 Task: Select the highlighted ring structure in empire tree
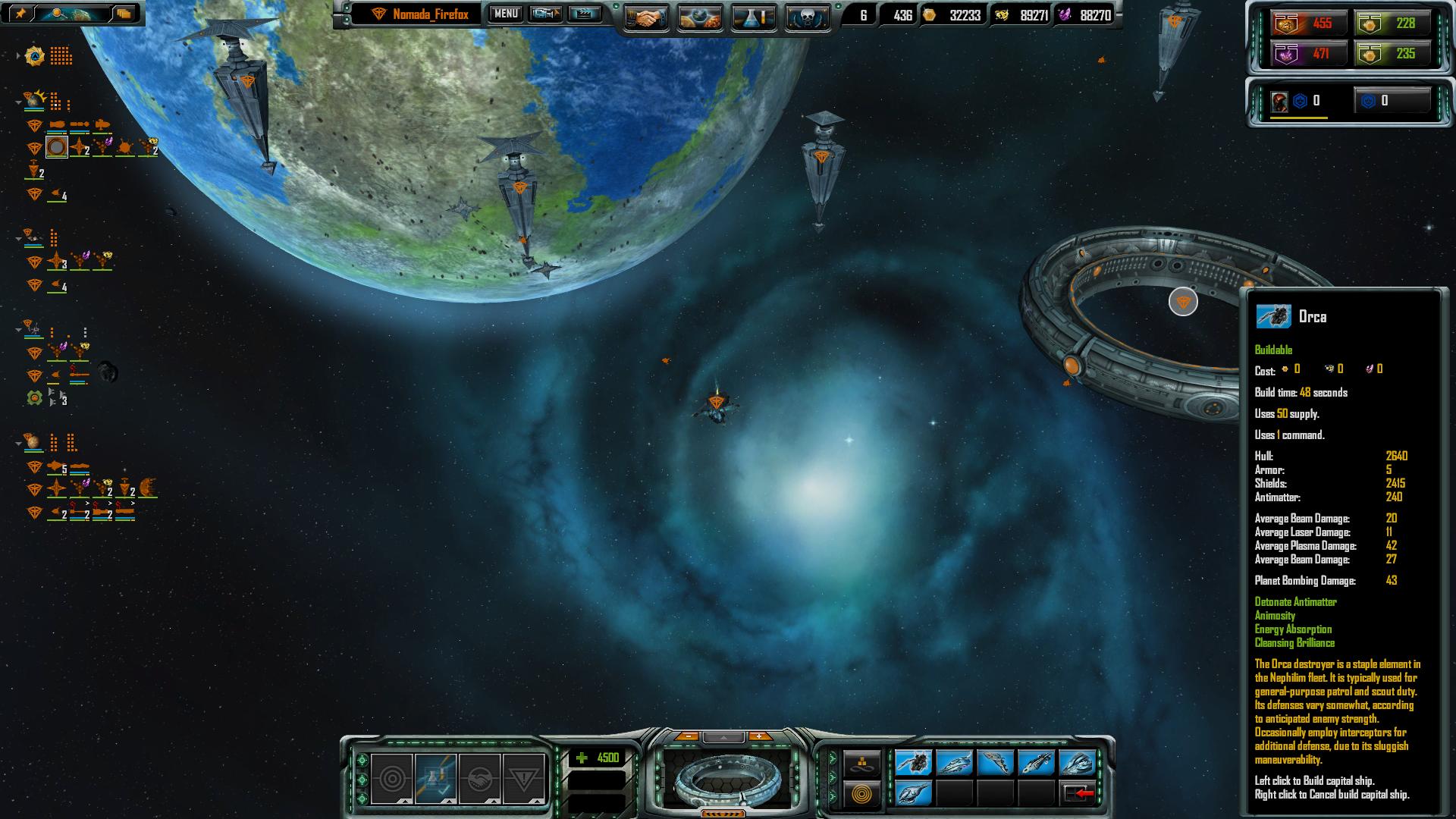click(x=57, y=146)
